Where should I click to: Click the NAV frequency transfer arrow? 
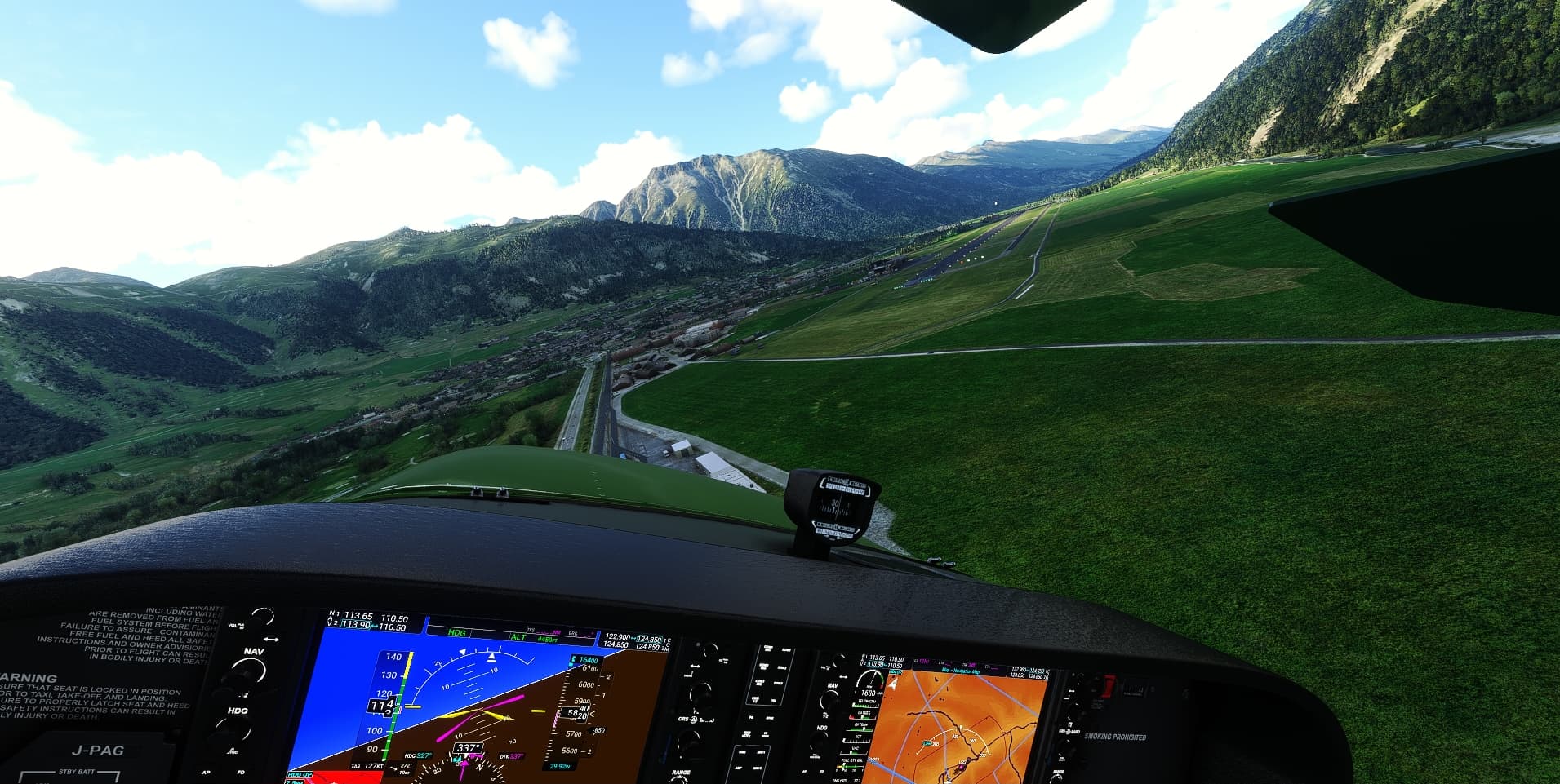(272, 640)
